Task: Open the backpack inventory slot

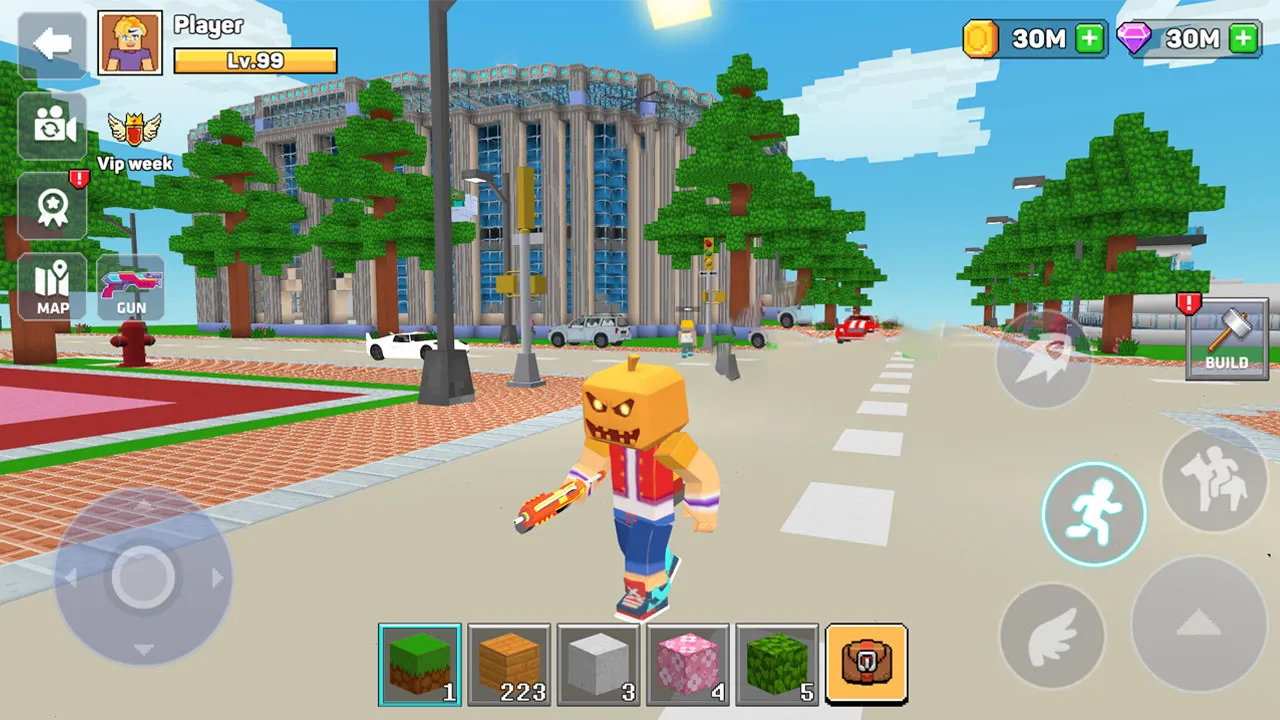Action: click(867, 664)
